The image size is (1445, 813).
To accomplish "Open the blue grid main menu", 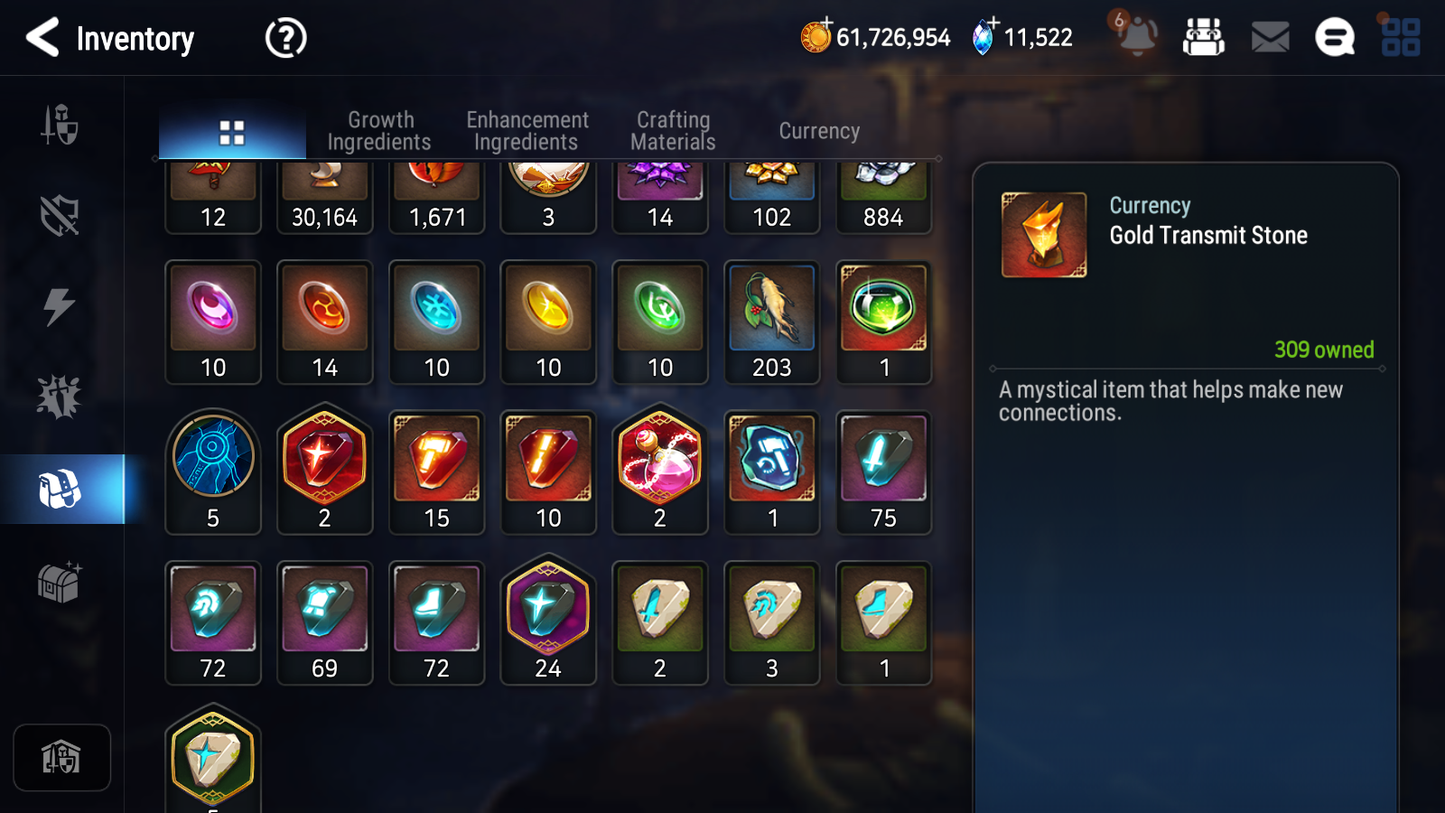I will (1400, 38).
